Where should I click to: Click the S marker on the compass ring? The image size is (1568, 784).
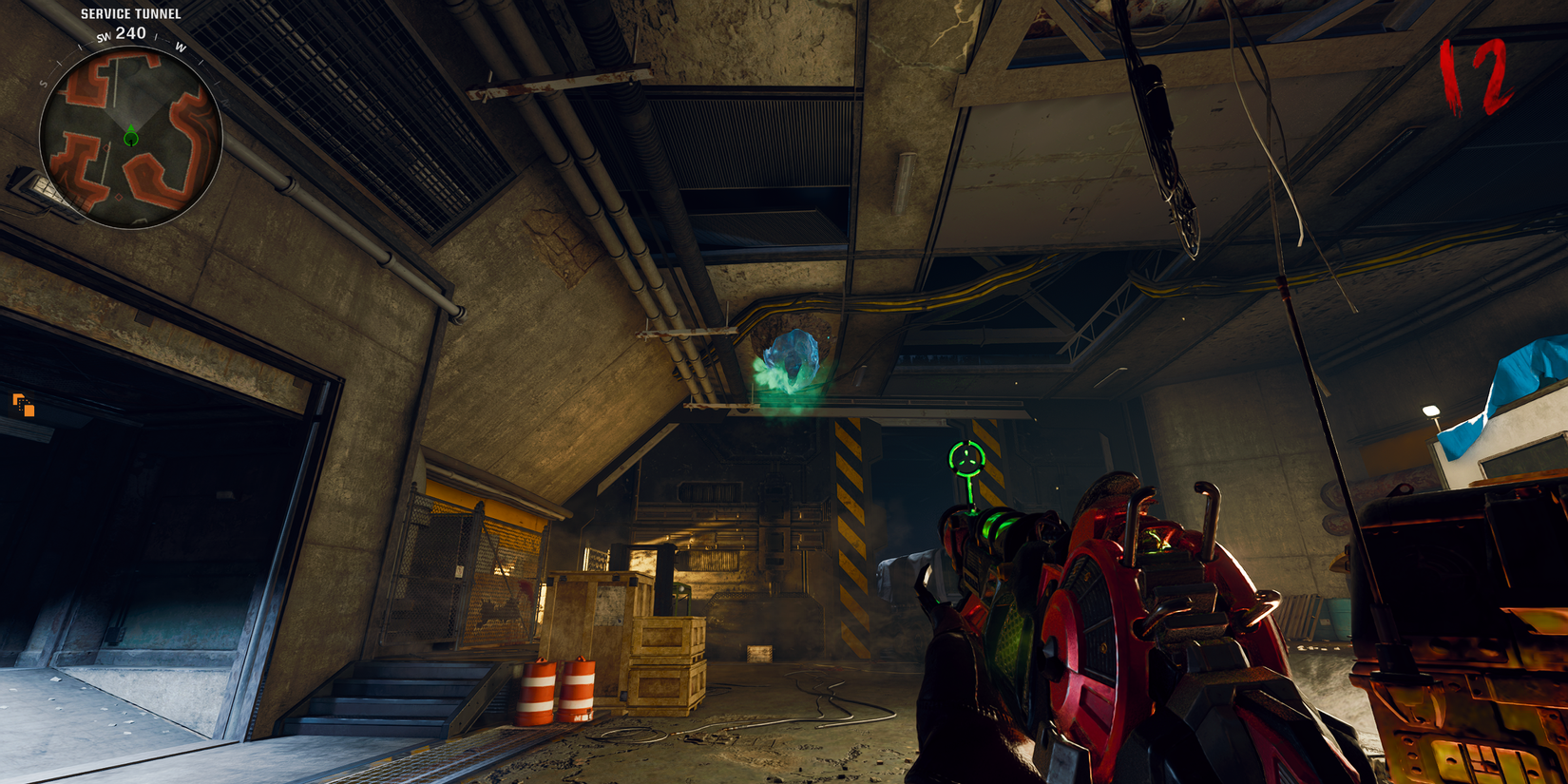tap(42, 84)
